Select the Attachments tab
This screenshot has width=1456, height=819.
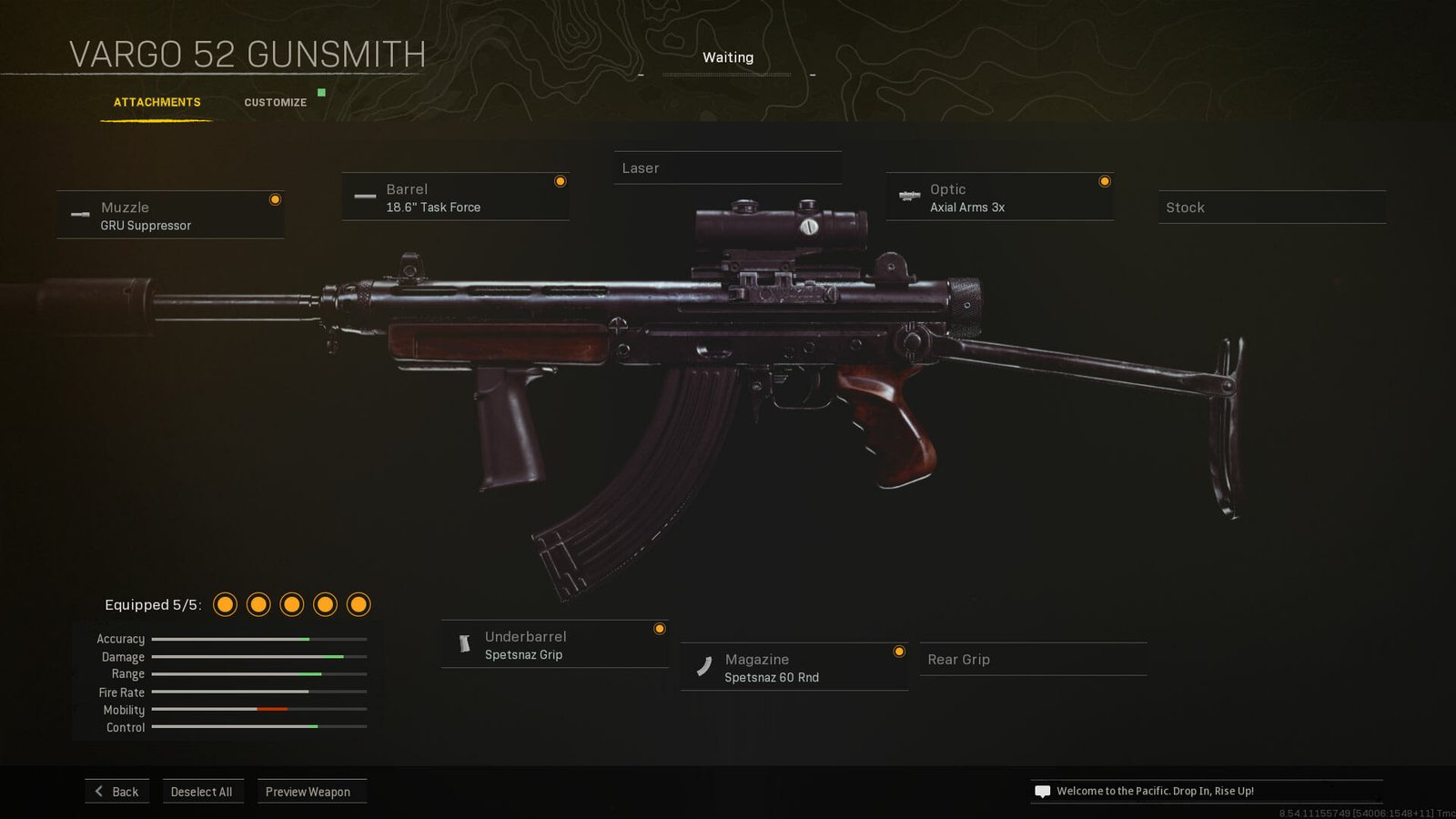(157, 103)
